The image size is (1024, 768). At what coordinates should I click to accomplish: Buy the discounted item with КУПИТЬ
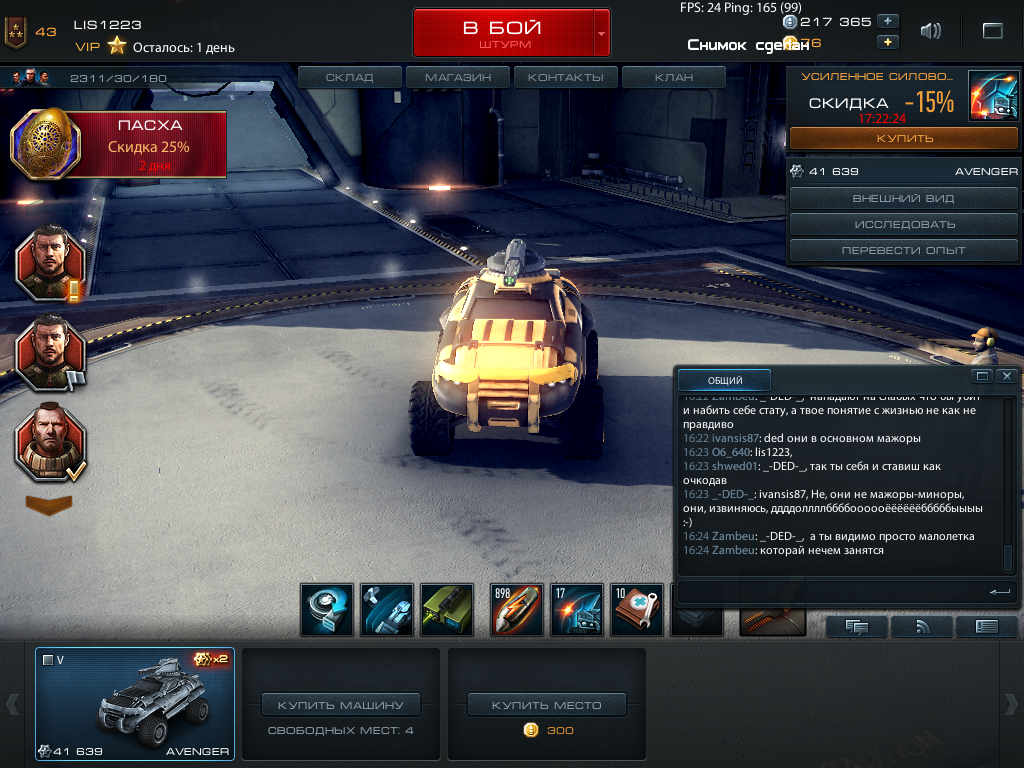pyautogui.click(x=904, y=138)
